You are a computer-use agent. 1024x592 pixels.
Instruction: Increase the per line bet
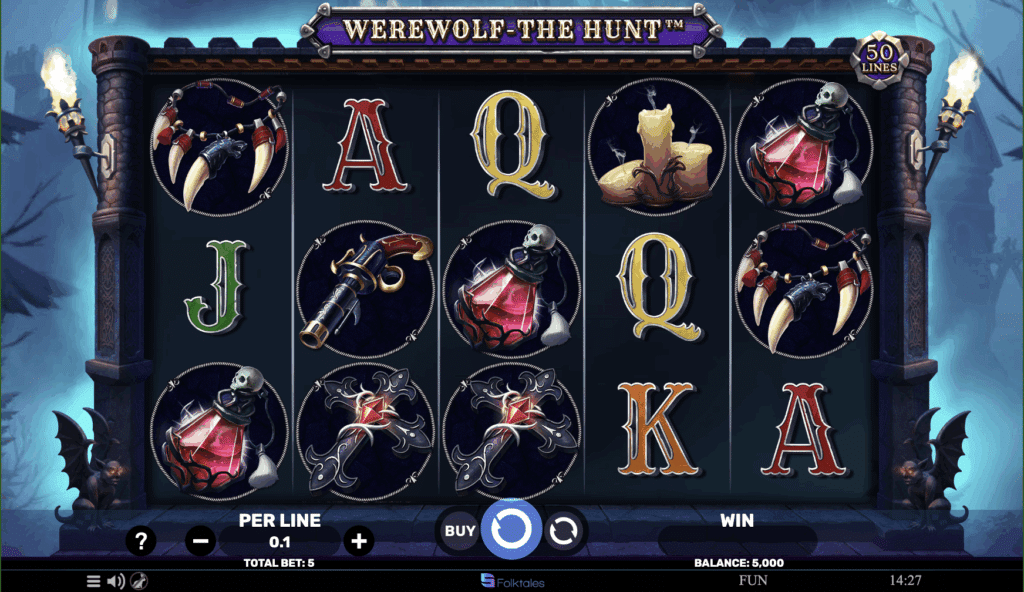click(x=358, y=542)
